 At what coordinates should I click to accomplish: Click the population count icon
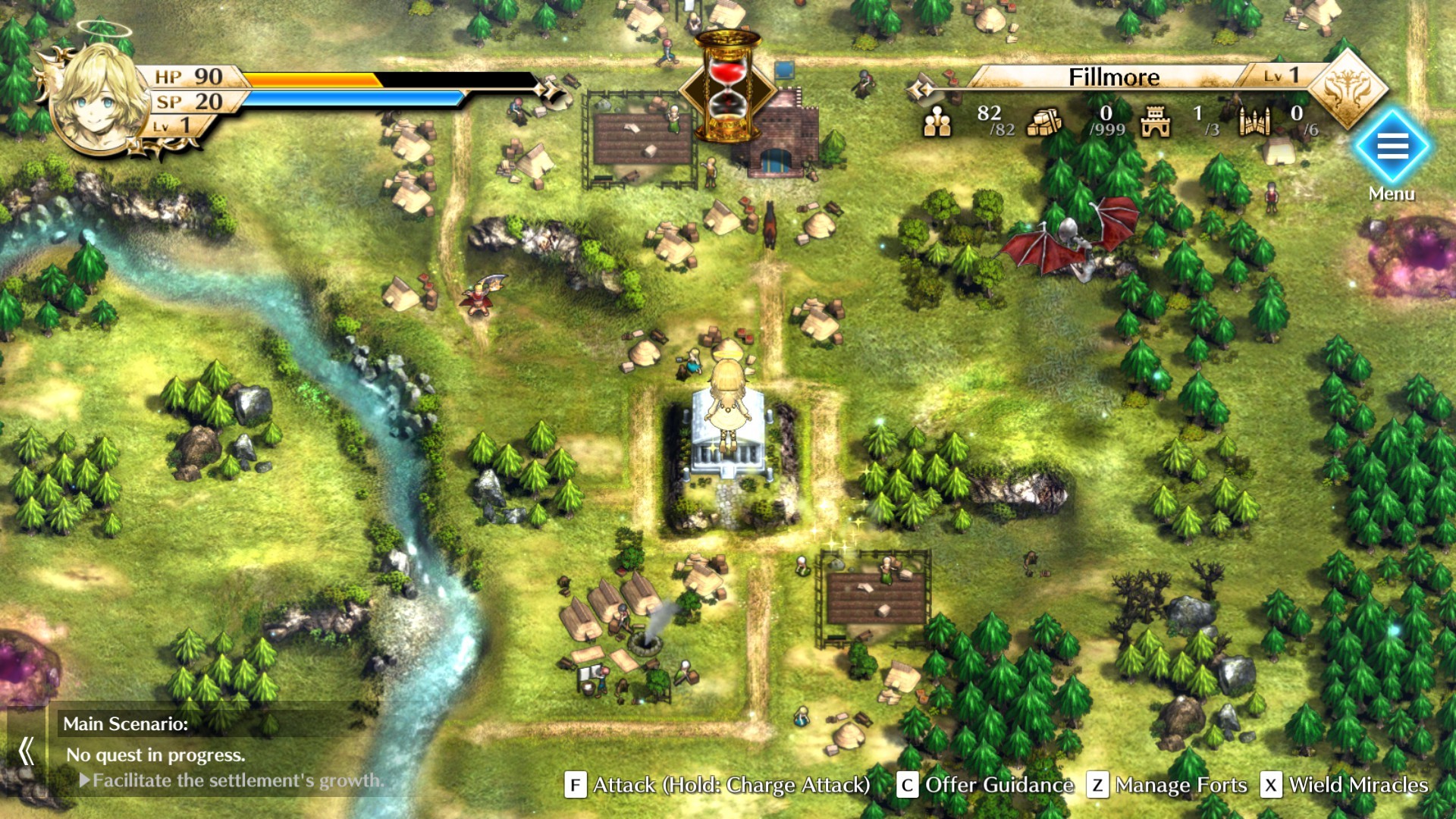pos(939,121)
